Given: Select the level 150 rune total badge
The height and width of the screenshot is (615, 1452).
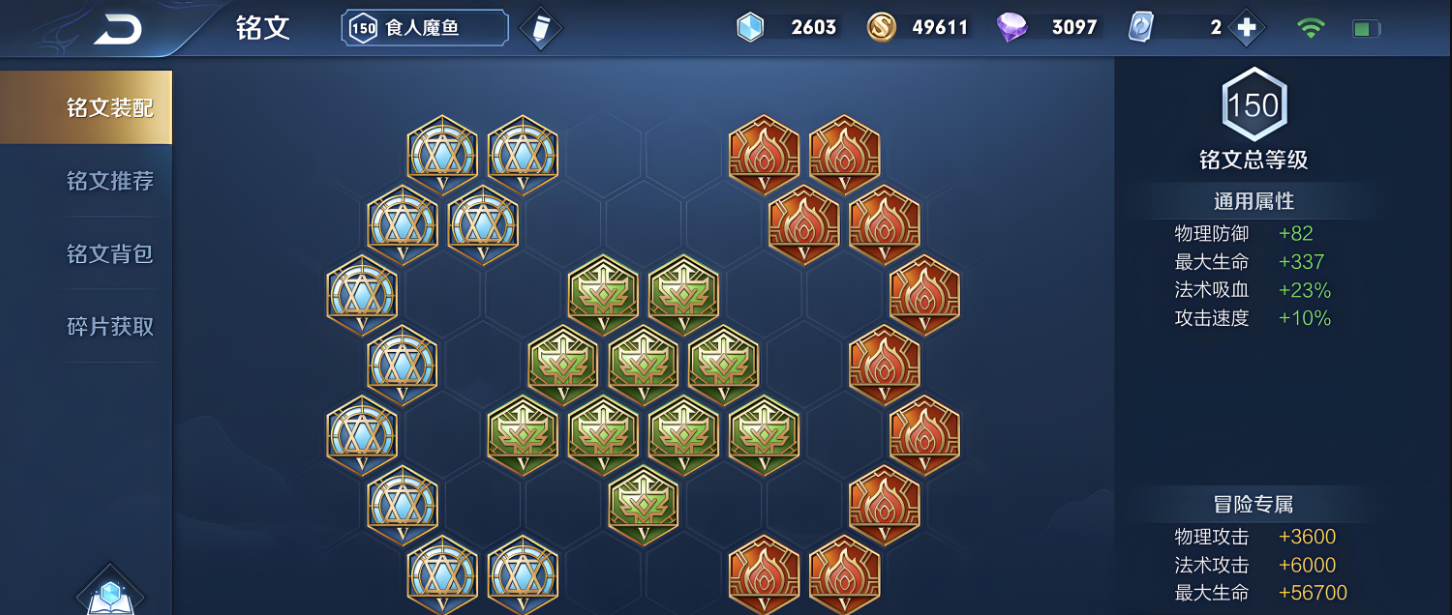Looking at the screenshot, I should tap(1253, 105).
